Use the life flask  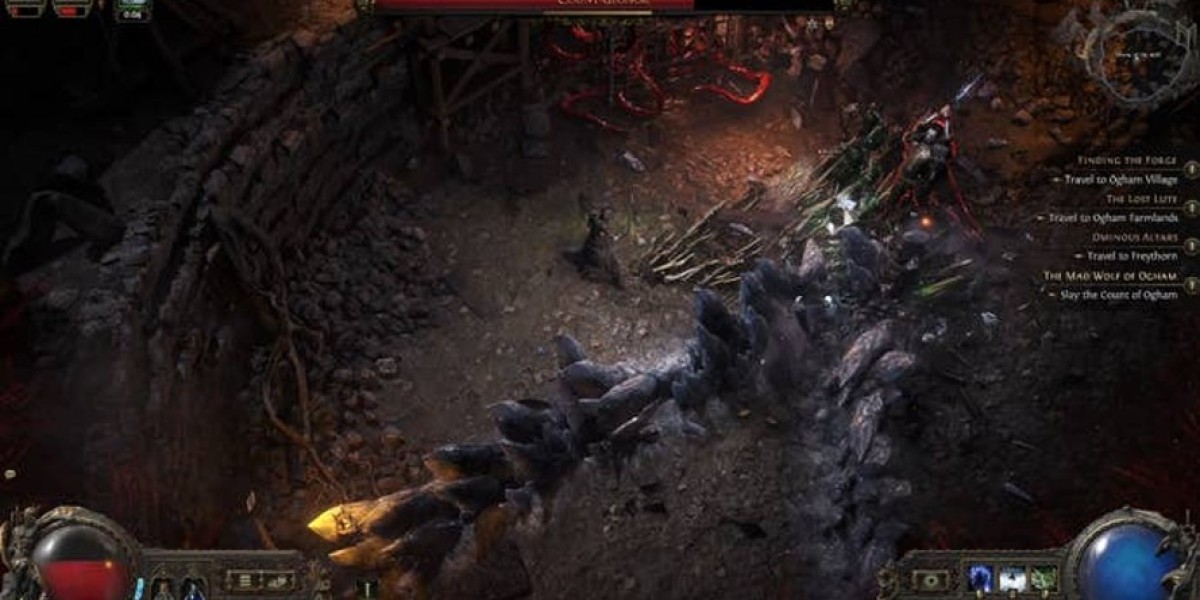pyautogui.click(x=165, y=587)
